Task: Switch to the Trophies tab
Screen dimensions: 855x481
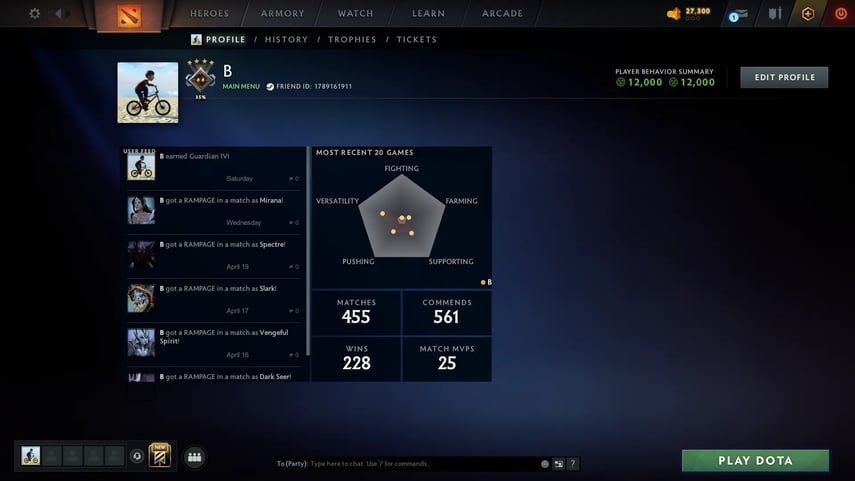Action: [352, 40]
